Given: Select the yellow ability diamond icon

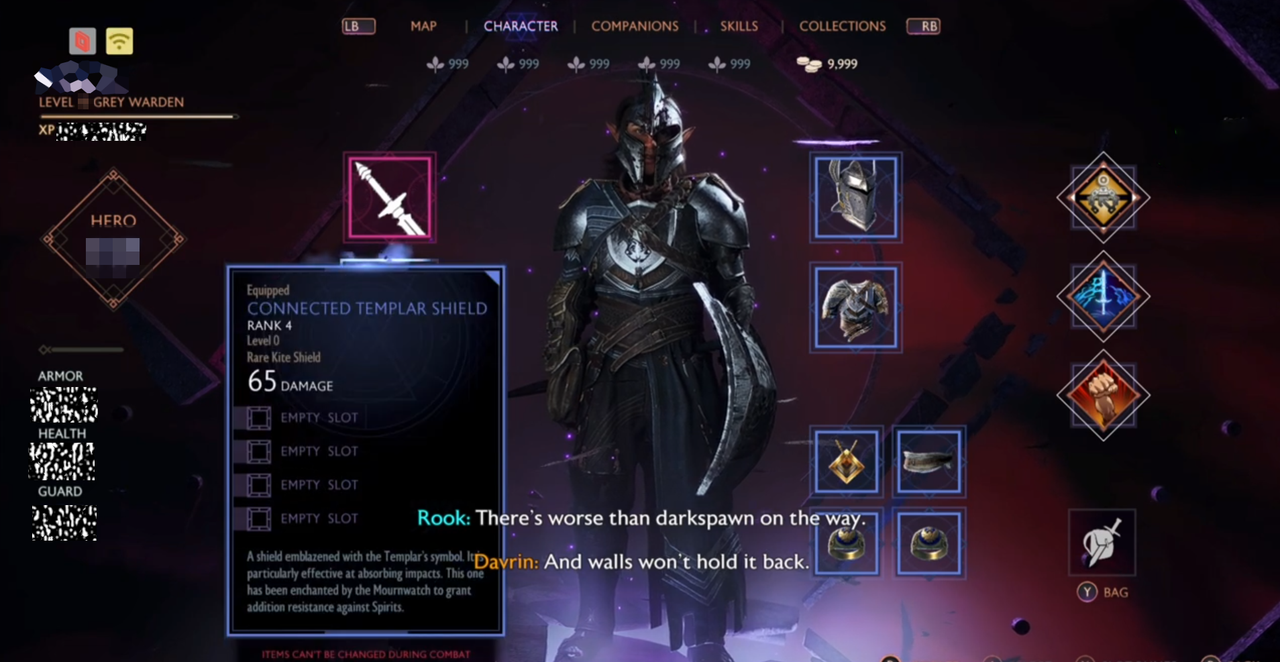Looking at the screenshot, I should [x=1103, y=198].
